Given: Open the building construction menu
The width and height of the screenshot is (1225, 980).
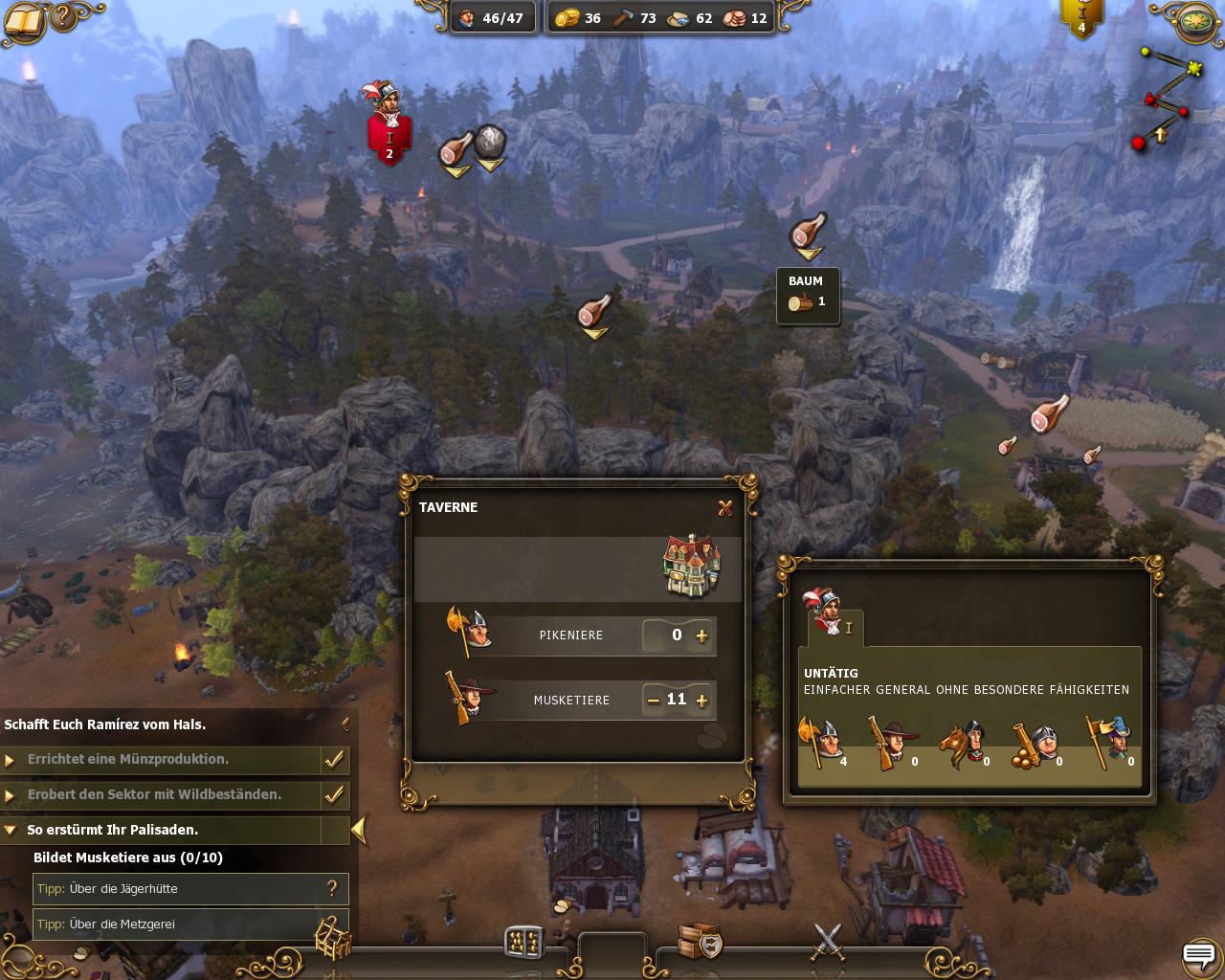Looking at the screenshot, I should pyautogui.click(x=334, y=939).
